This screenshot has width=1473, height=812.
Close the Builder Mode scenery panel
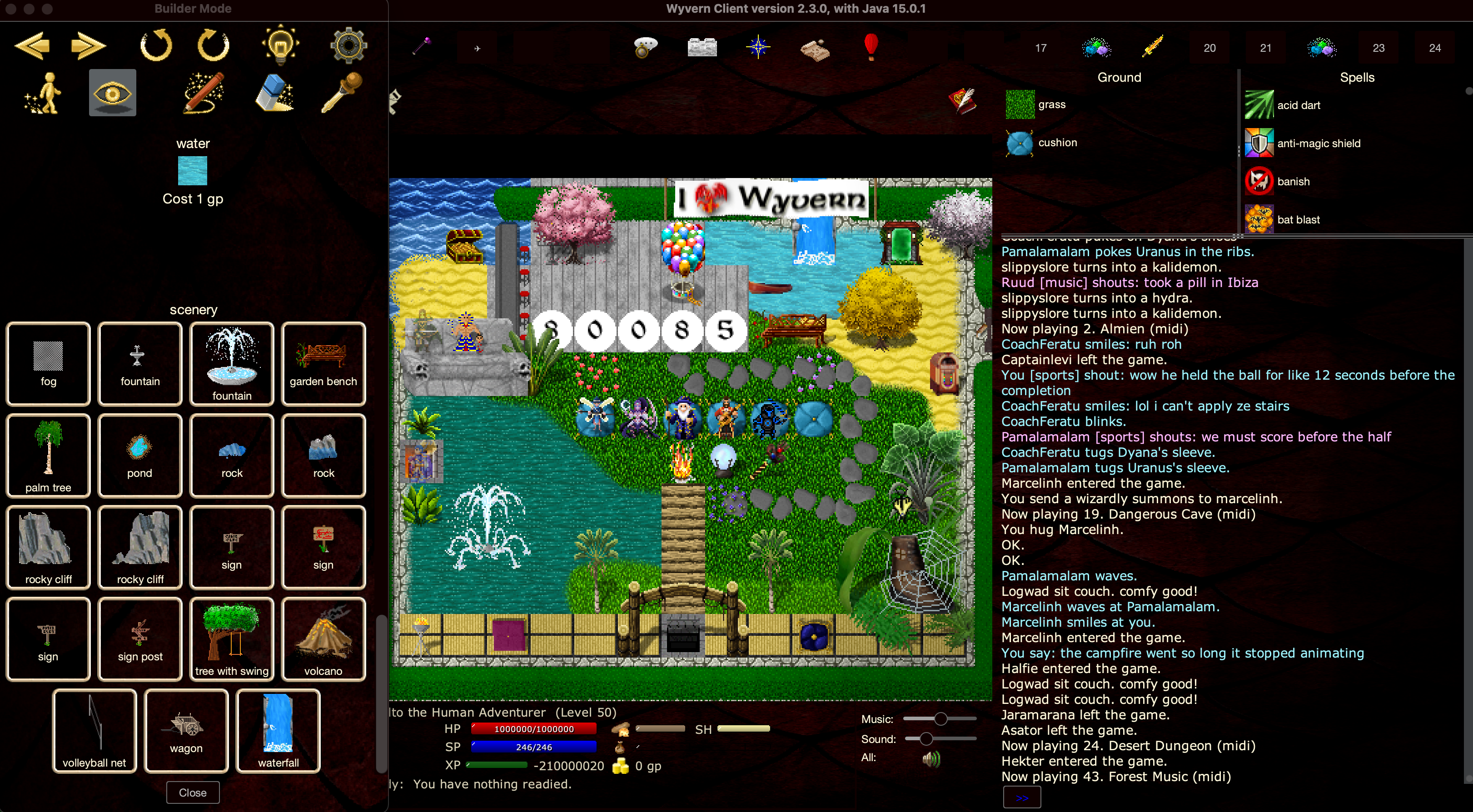(x=192, y=792)
